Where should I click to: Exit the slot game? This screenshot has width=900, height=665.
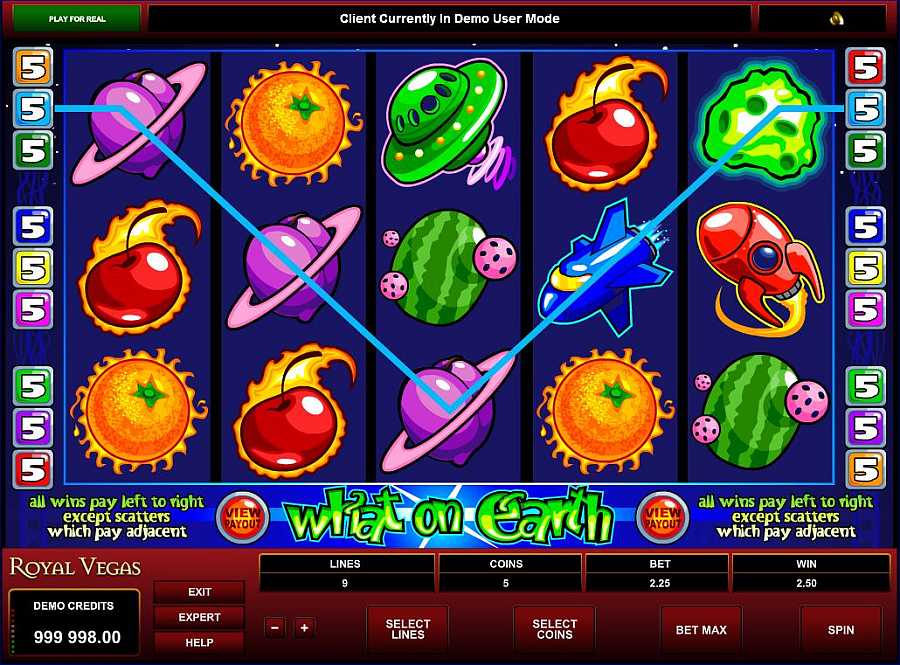pyautogui.click(x=199, y=592)
